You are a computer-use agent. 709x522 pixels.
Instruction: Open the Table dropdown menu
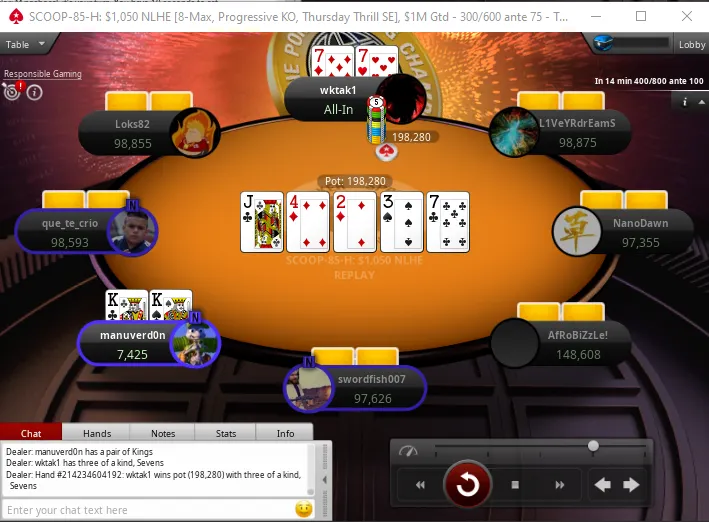[26, 44]
